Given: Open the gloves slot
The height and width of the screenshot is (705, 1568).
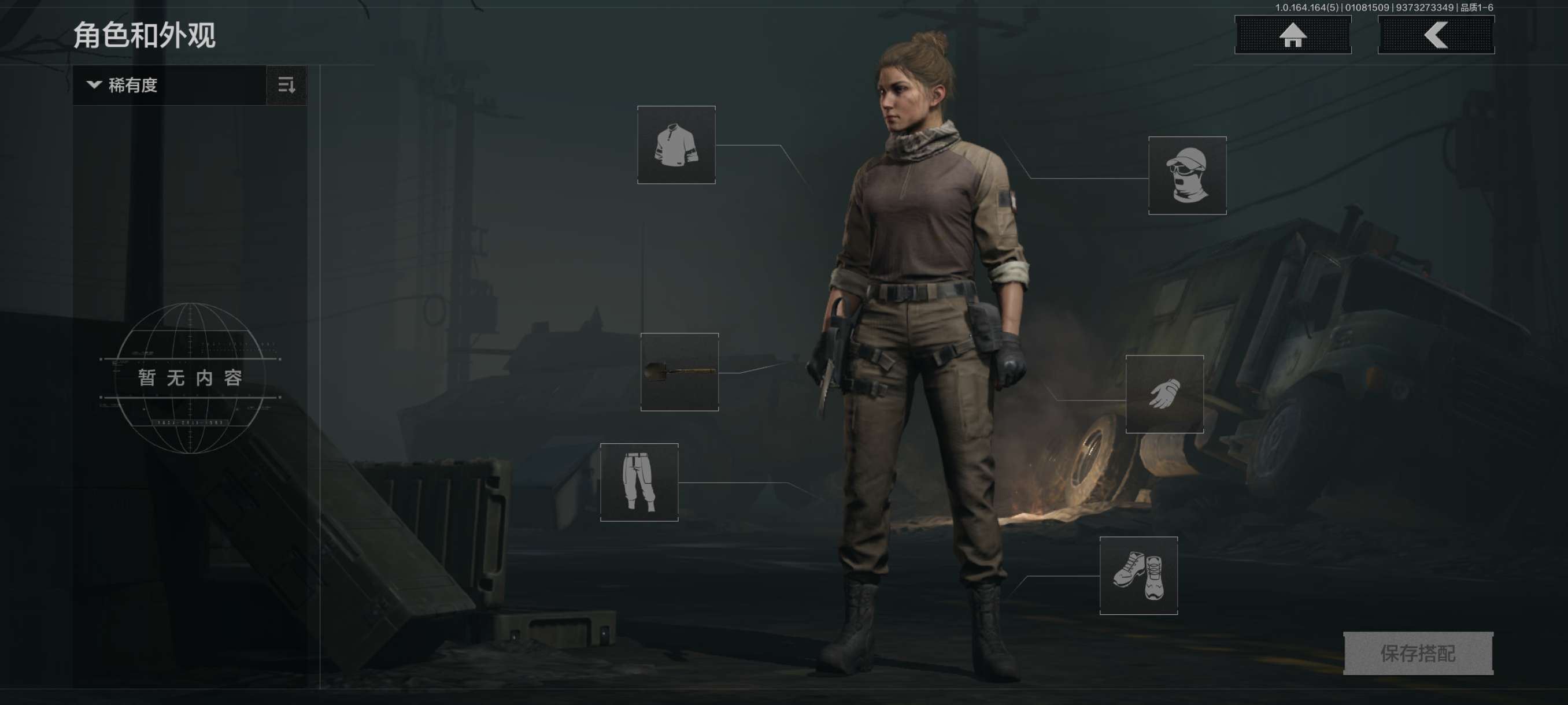Looking at the screenshot, I should click(1164, 394).
